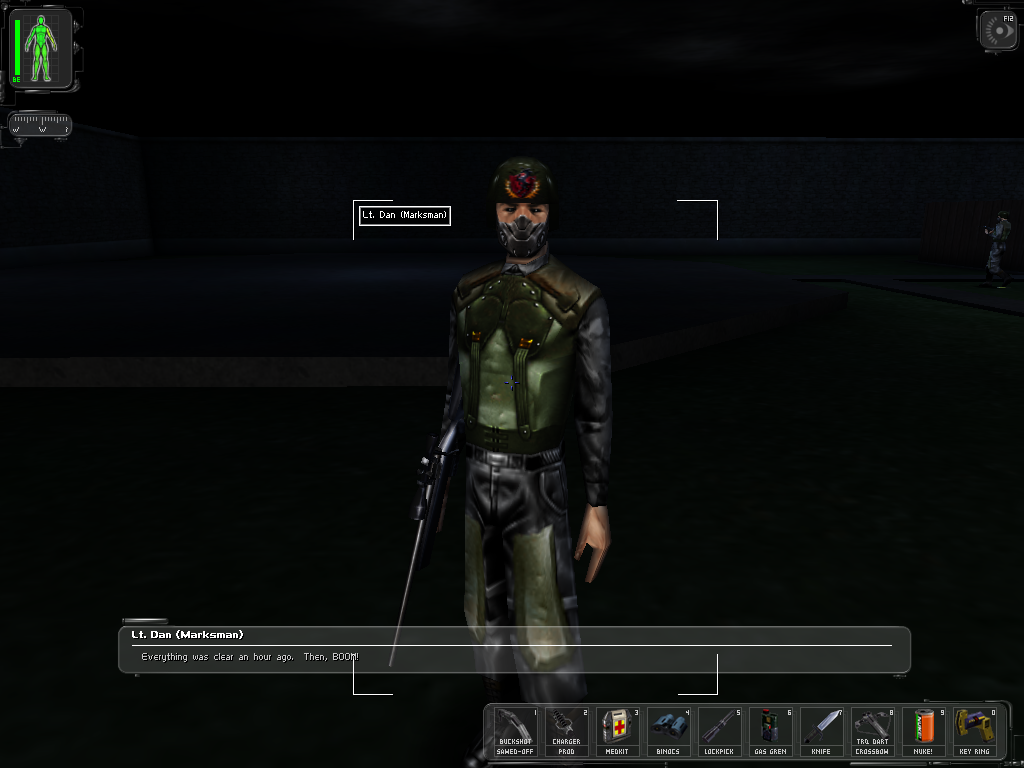Click the green body health display
Viewport: 1024px width, 768px height.
41,48
